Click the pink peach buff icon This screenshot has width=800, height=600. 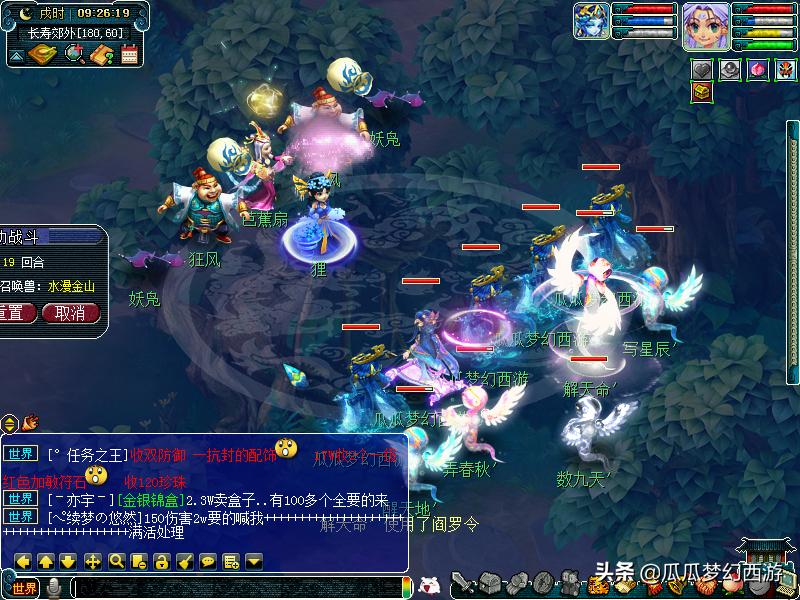click(756, 69)
